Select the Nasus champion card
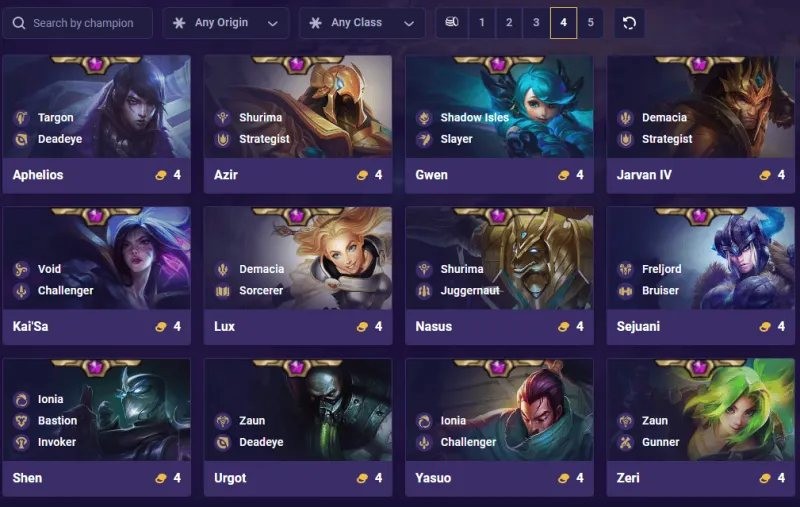The height and width of the screenshot is (507, 800). tap(499, 275)
